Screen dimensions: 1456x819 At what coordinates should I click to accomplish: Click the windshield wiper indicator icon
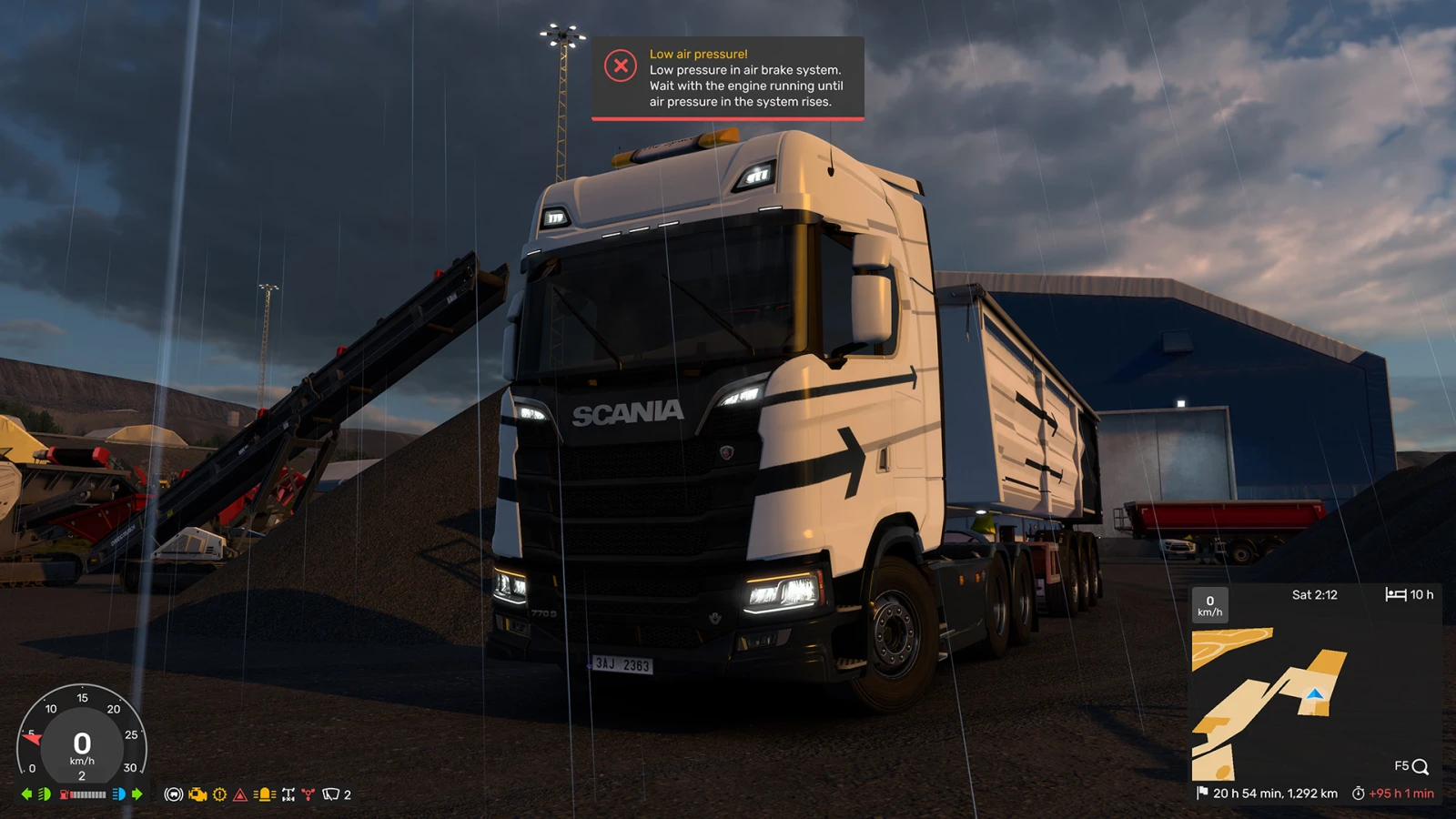(330, 794)
